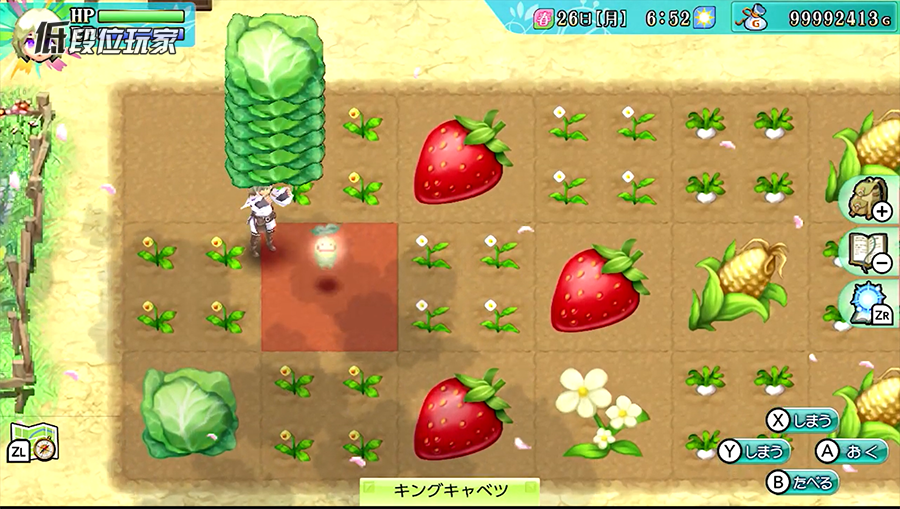Open the journal book icon
This screenshot has width=900, height=509.
[x=863, y=250]
